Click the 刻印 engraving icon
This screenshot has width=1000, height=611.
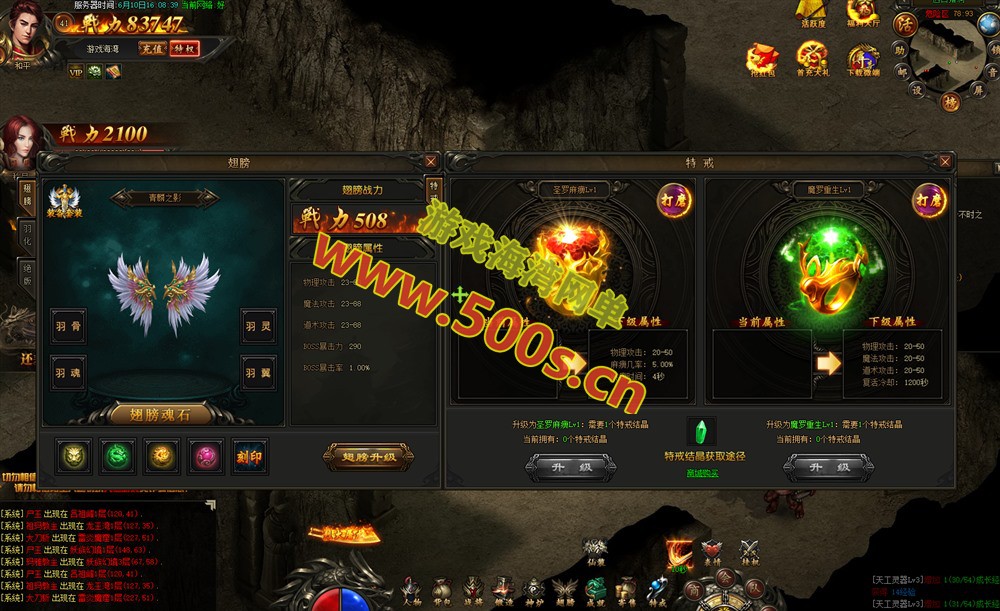click(250, 456)
